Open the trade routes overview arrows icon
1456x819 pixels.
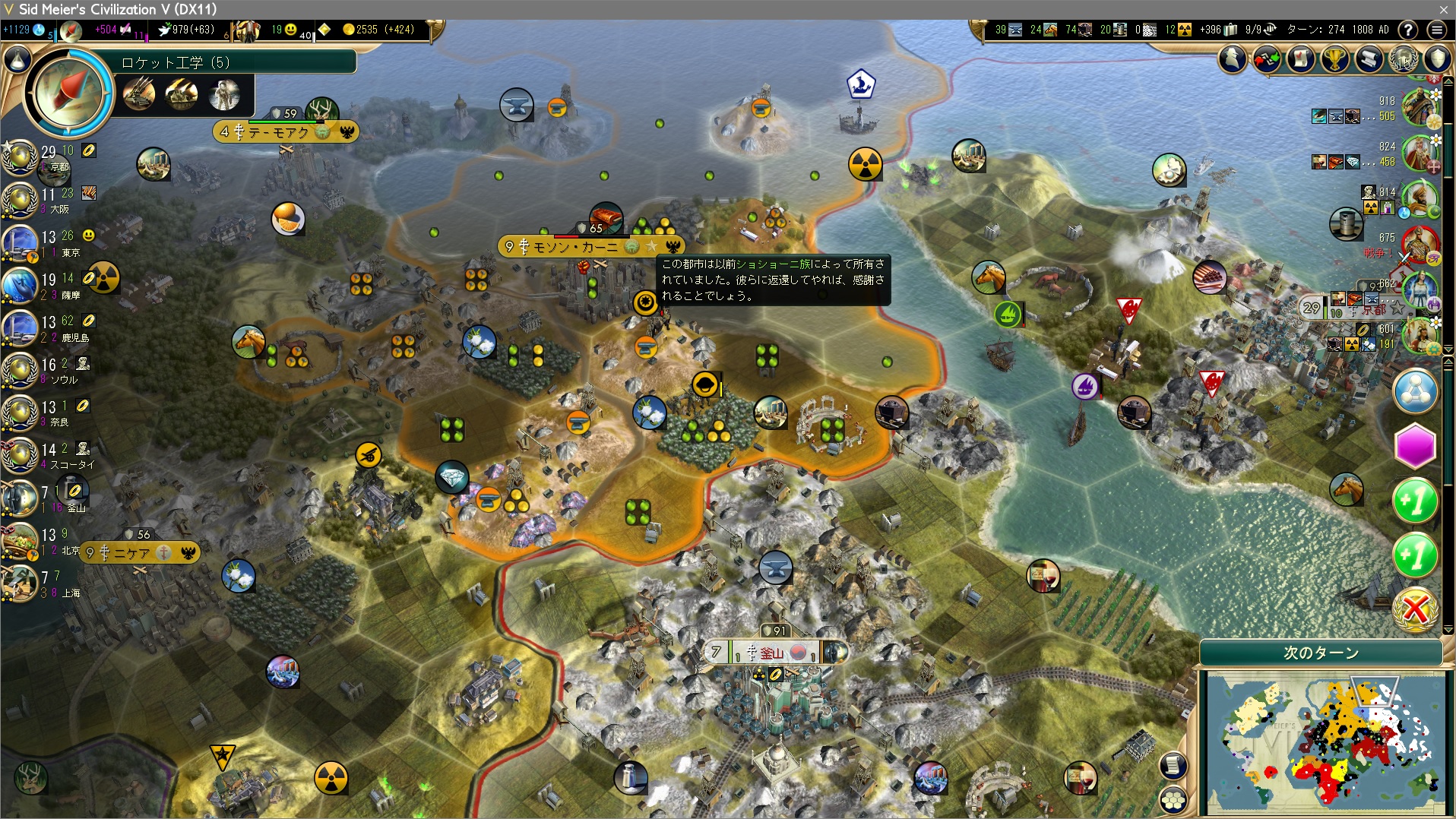(x=1267, y=58)
